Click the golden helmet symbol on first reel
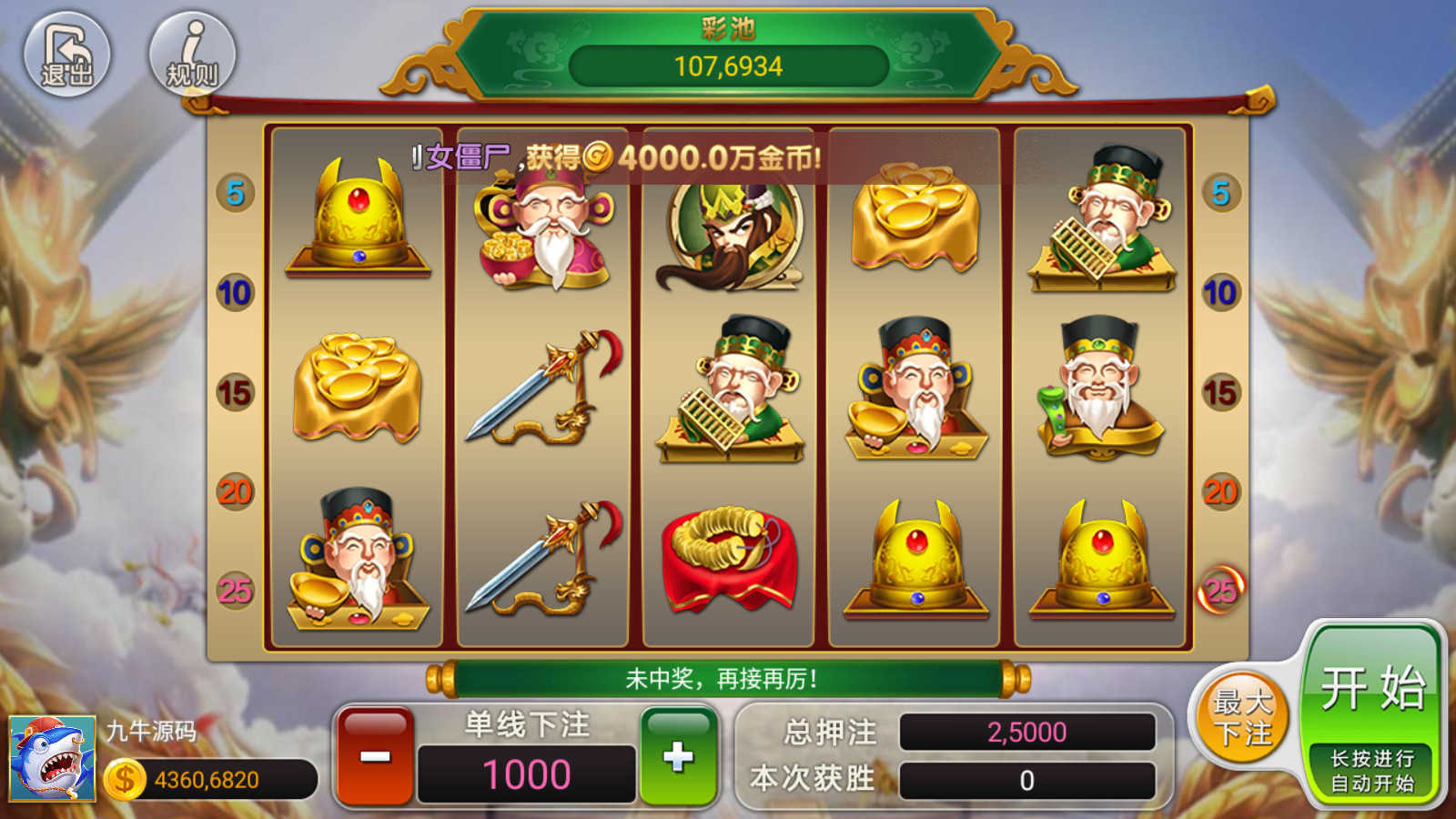 point(358,218)
